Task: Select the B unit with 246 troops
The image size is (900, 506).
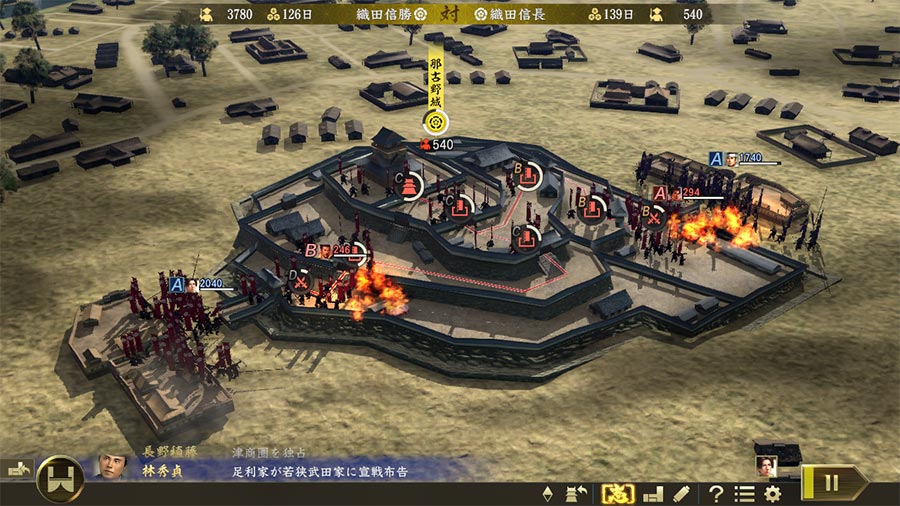Action: 312,251
